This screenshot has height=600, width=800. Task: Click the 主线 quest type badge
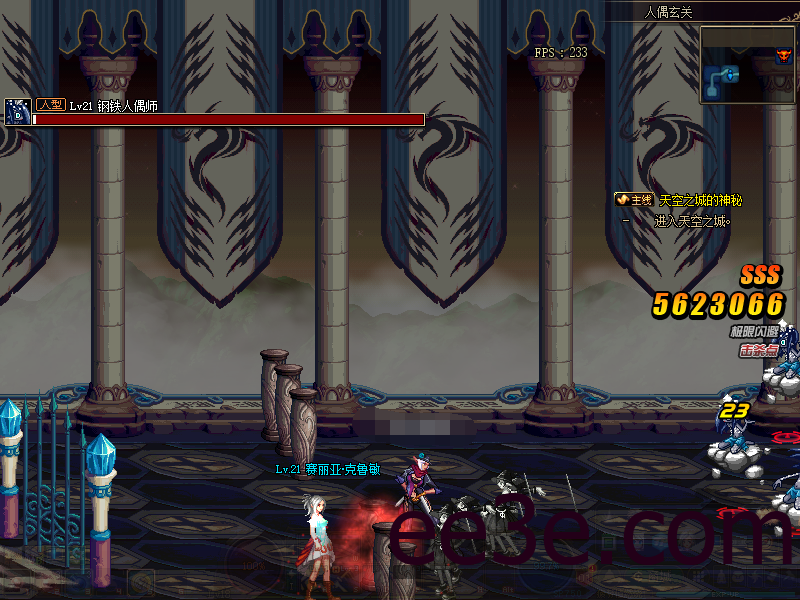pyautogui.click(x=634, y=200)
